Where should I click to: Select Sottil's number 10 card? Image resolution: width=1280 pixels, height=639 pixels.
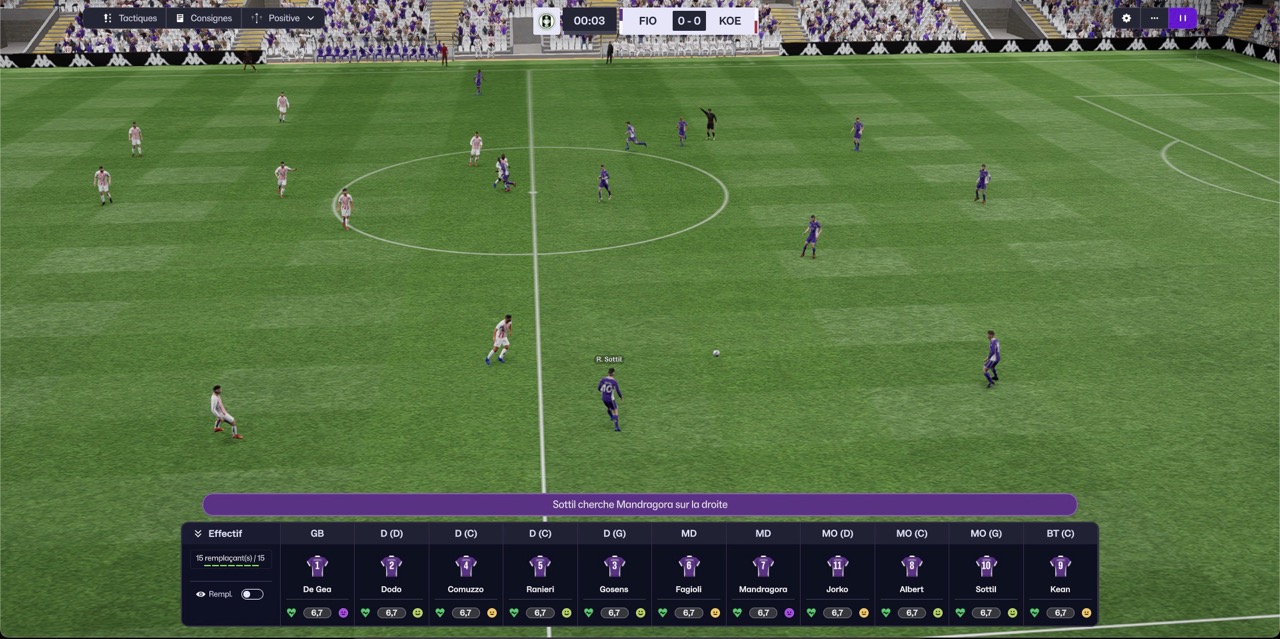pyautogui.click(x=986, y=573)
